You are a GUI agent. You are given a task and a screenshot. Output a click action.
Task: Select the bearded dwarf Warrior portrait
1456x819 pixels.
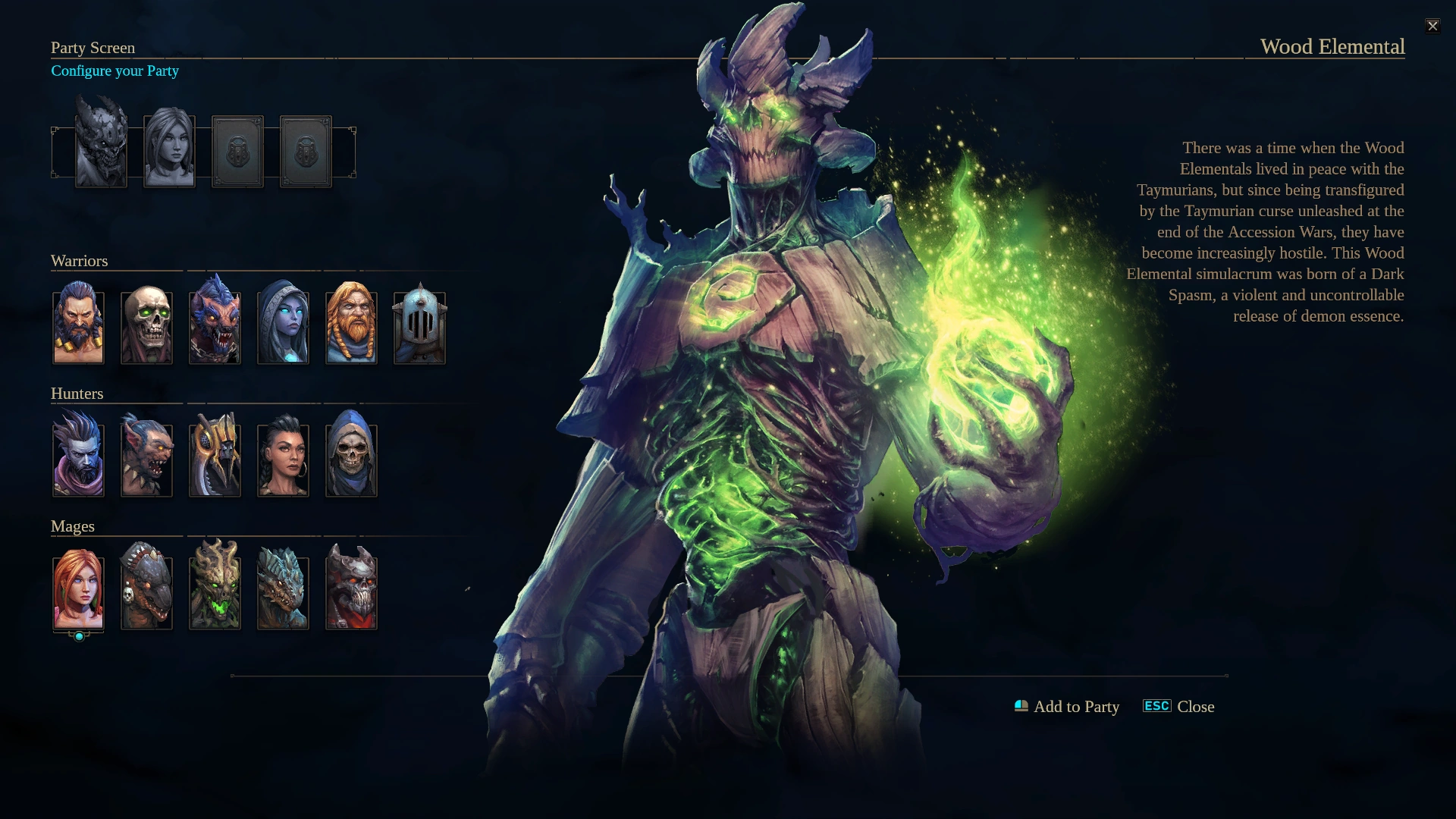(x=78, y=326)
